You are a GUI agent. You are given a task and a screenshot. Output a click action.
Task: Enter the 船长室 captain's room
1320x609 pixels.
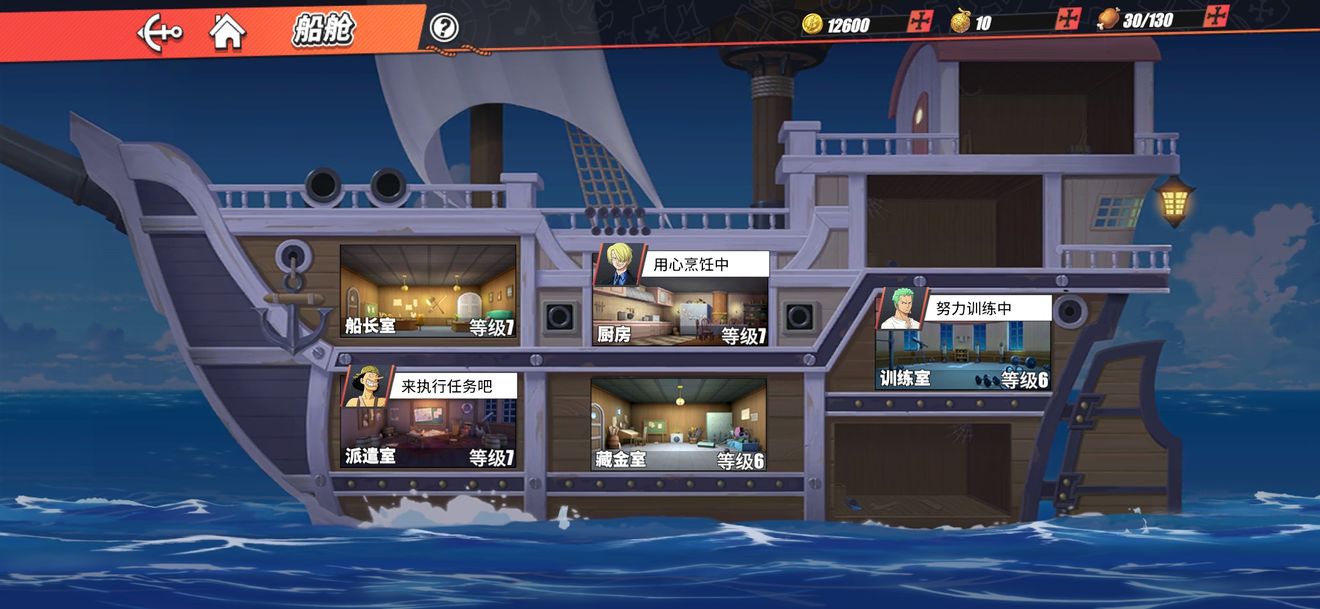click(x=428, y=292)
